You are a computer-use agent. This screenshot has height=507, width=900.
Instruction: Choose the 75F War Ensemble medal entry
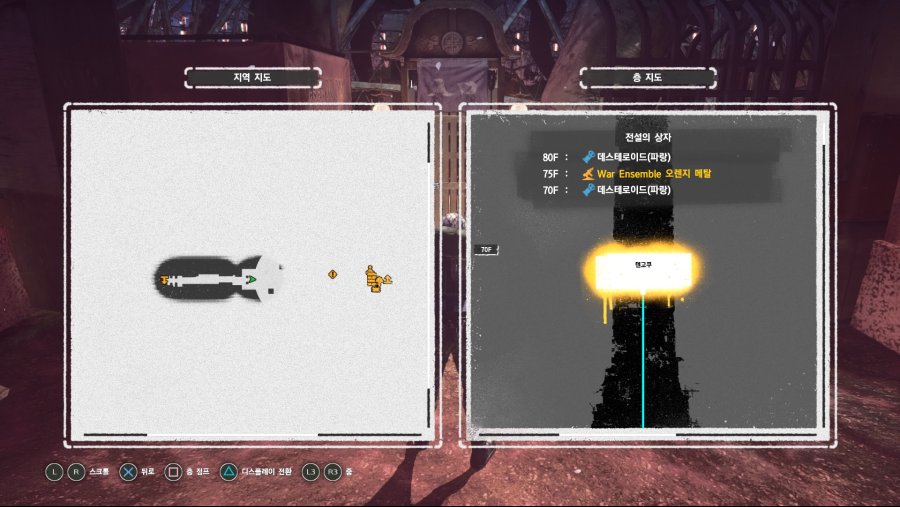tap(650, 173)
